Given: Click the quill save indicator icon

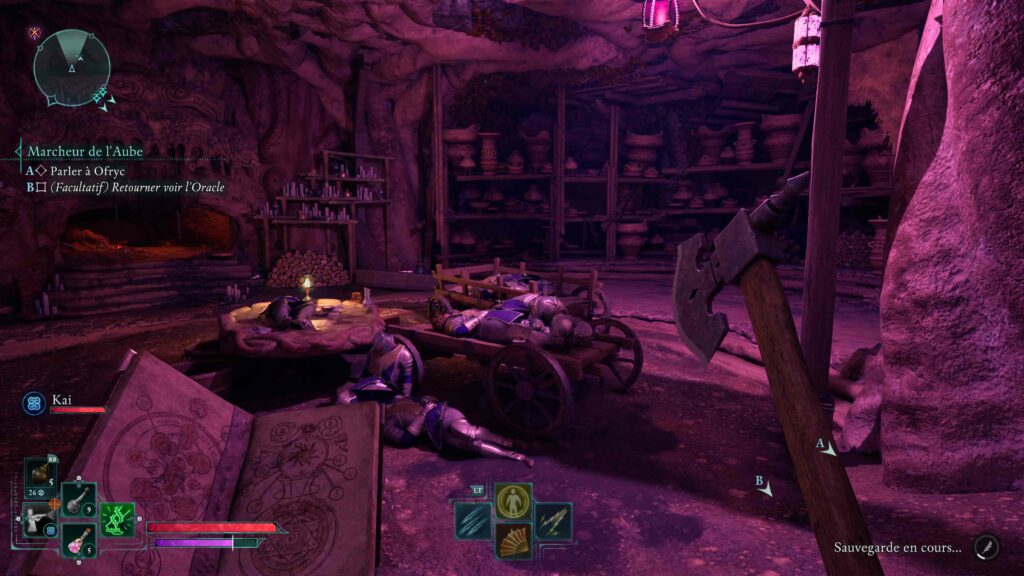Looking at the screenshot, I should click(x=985, y=546).
